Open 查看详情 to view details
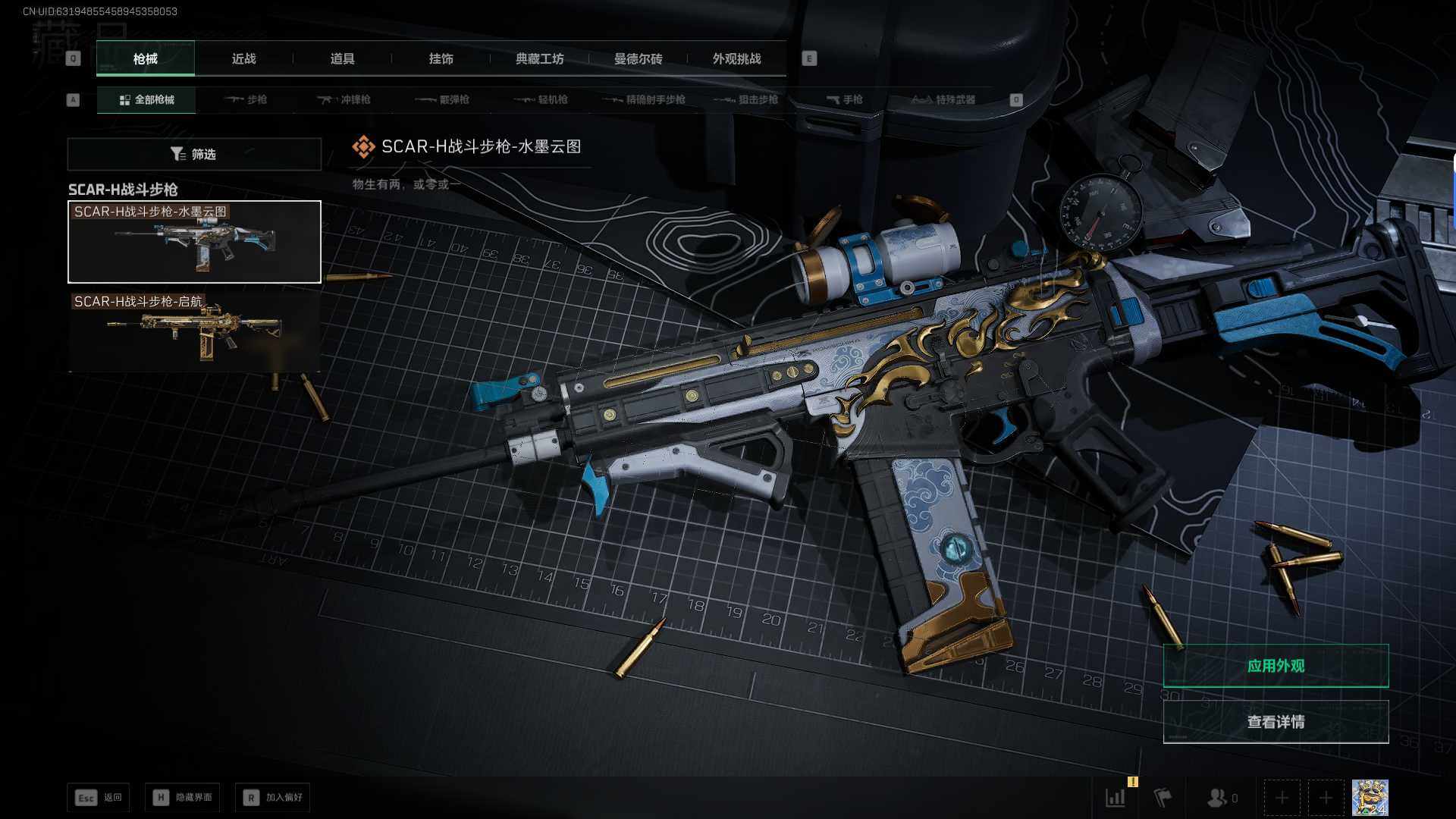This screenshot has width=1456, height=819. 1276,722
